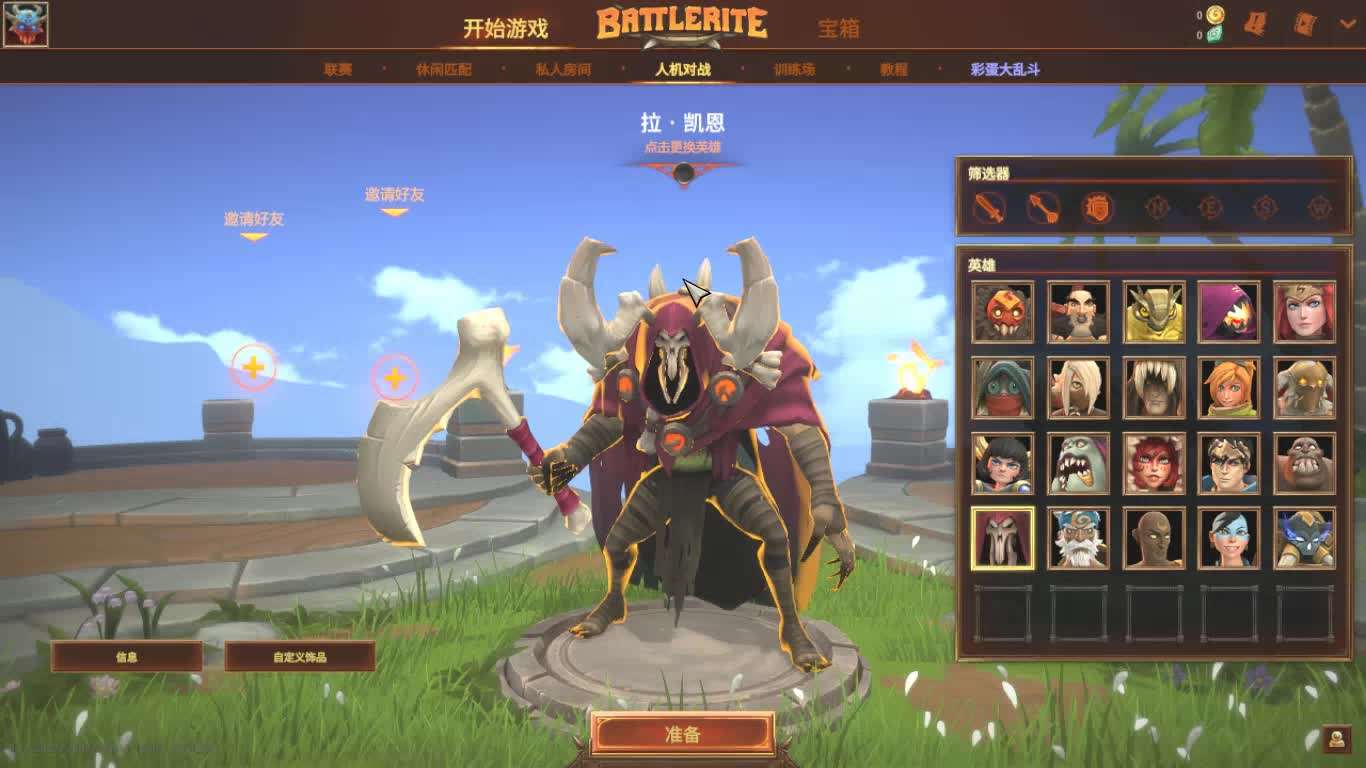Select the 私人房间 private room tab

click(563, 70)
